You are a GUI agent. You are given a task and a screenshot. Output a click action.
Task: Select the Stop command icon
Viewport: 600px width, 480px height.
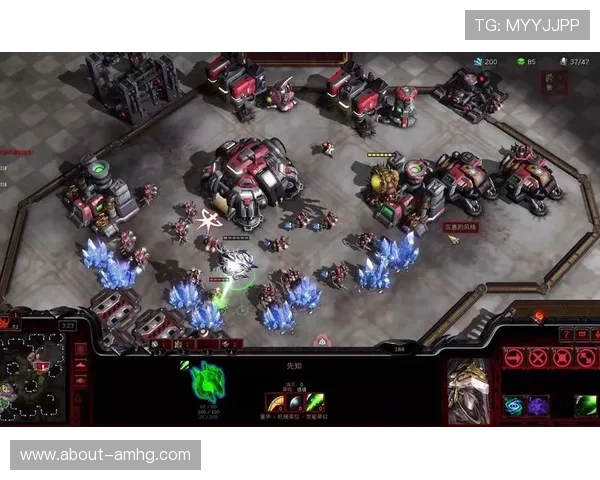(x=538, y=357)
